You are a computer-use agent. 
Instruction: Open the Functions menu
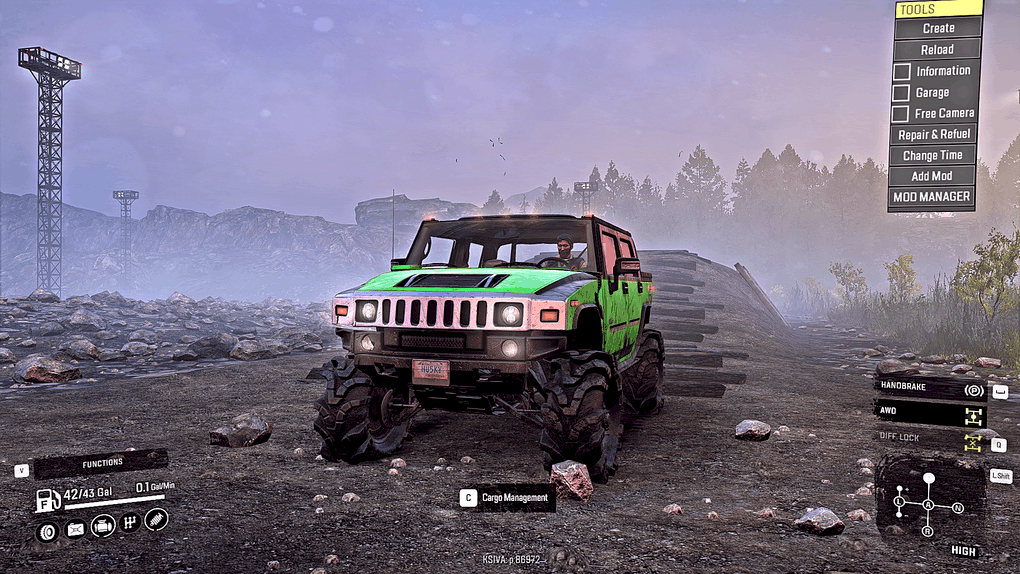100,464
